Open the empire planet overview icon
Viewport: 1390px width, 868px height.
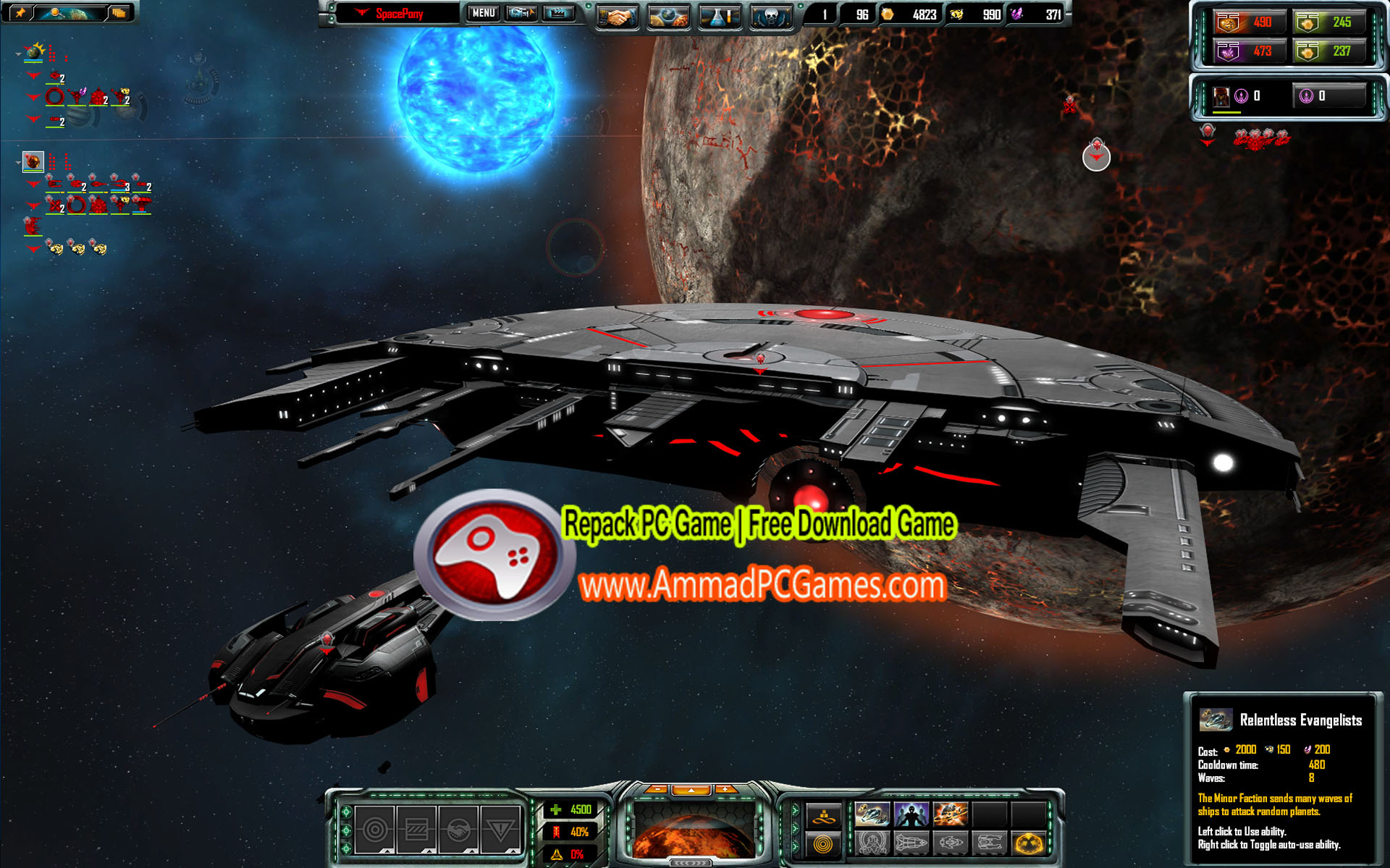(x=669, y=15)
